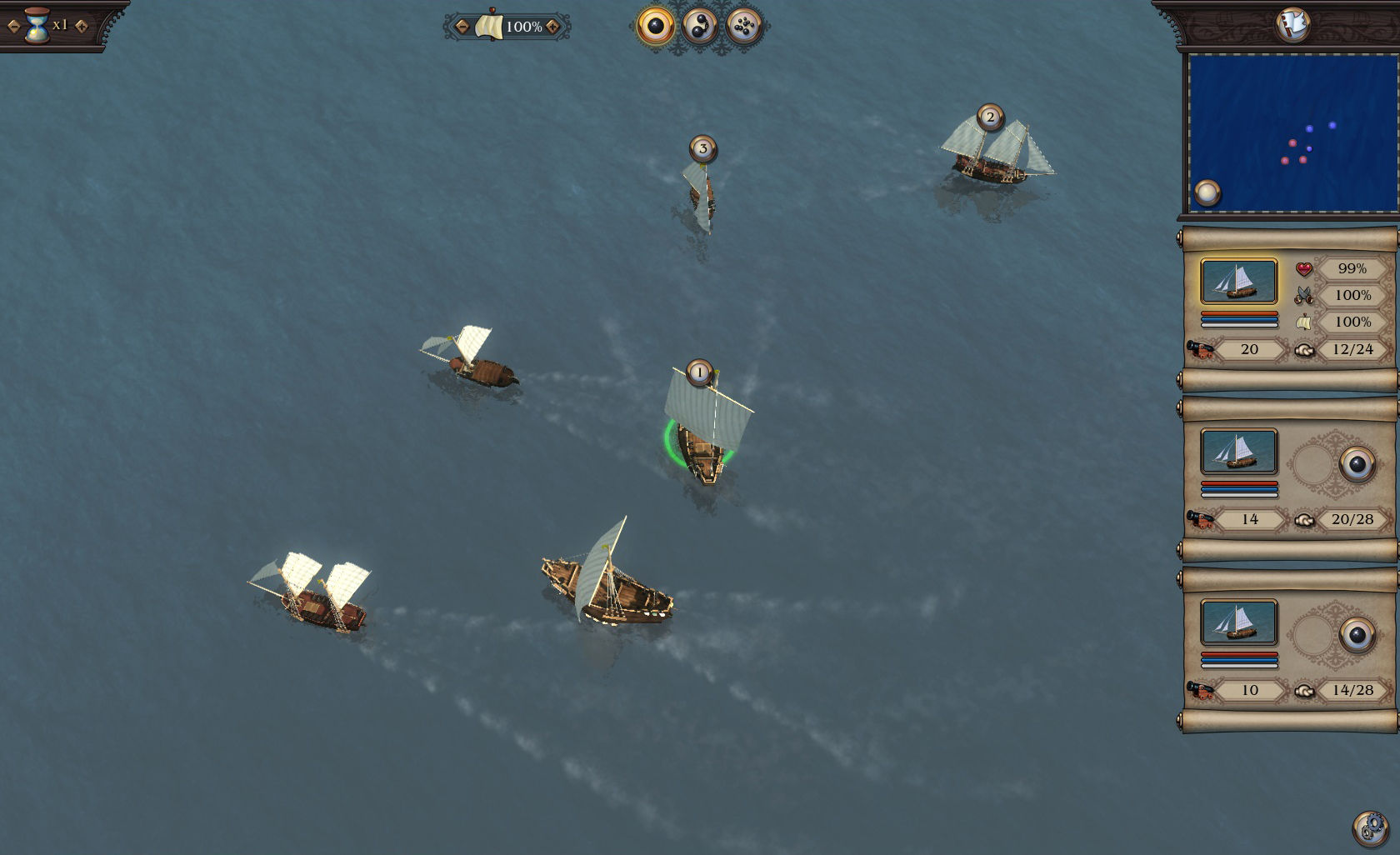
Task: Click the left arrow to lower sail percentage
Action: tap(461, 26)
